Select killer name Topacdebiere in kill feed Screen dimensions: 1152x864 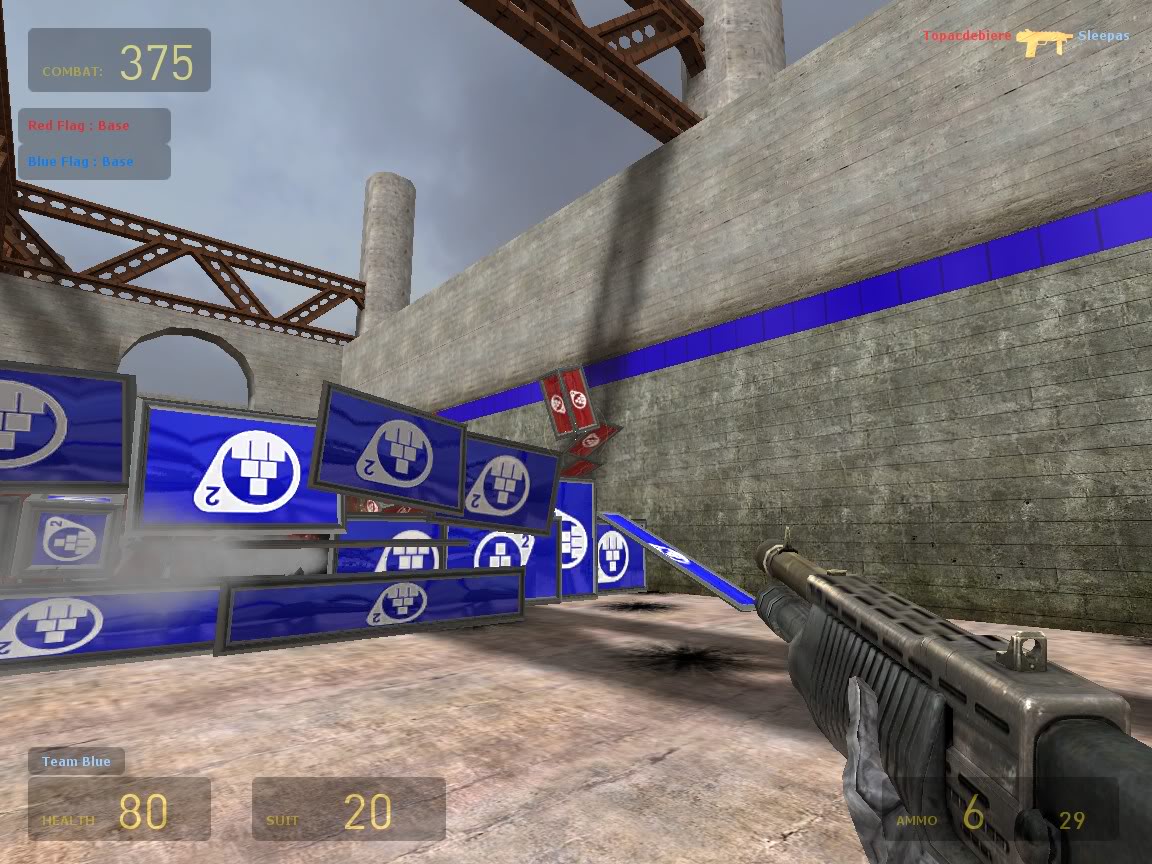(966, 37)
